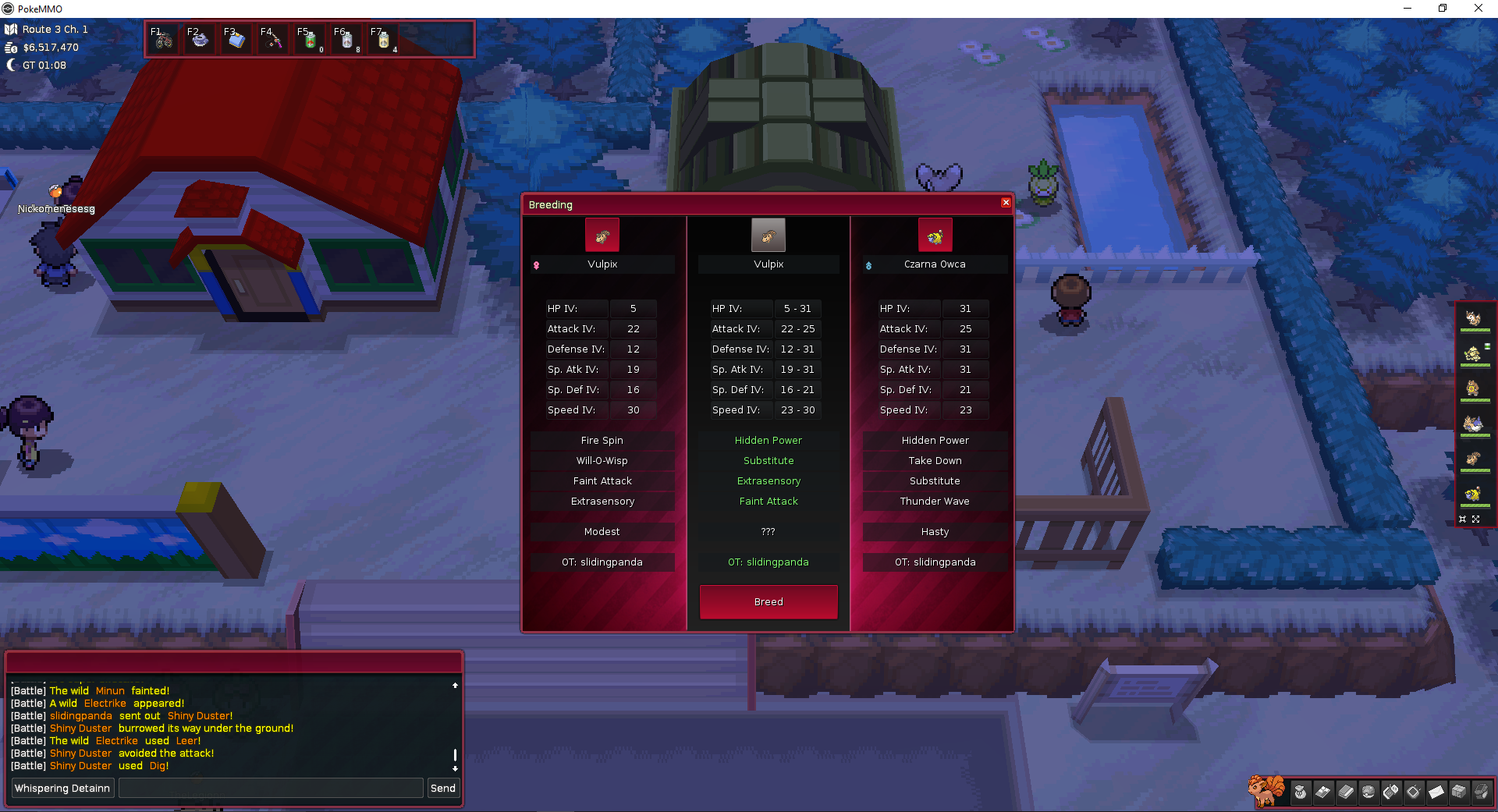Select the yellow spray in slot F7

click(x=383, y=39)
